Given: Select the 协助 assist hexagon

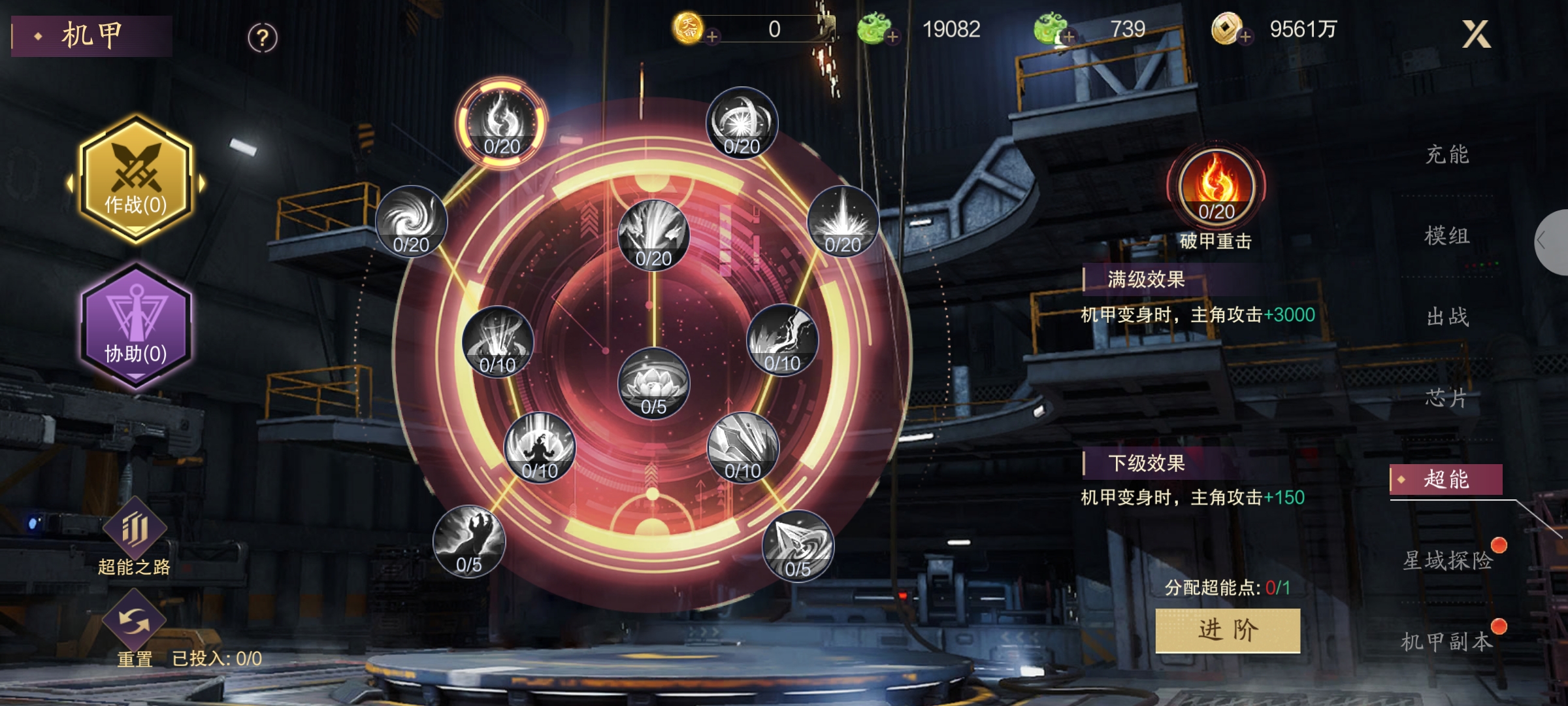Looking at the screenshot, I should pos(136,326).
